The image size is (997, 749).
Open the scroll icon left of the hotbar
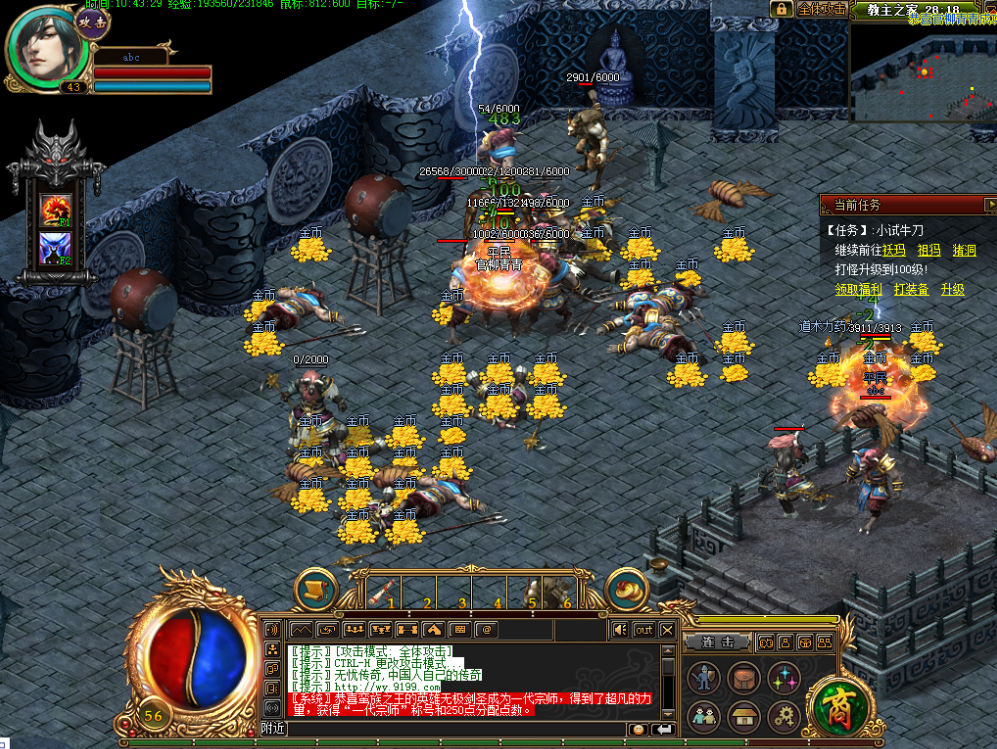coord(315,590)
